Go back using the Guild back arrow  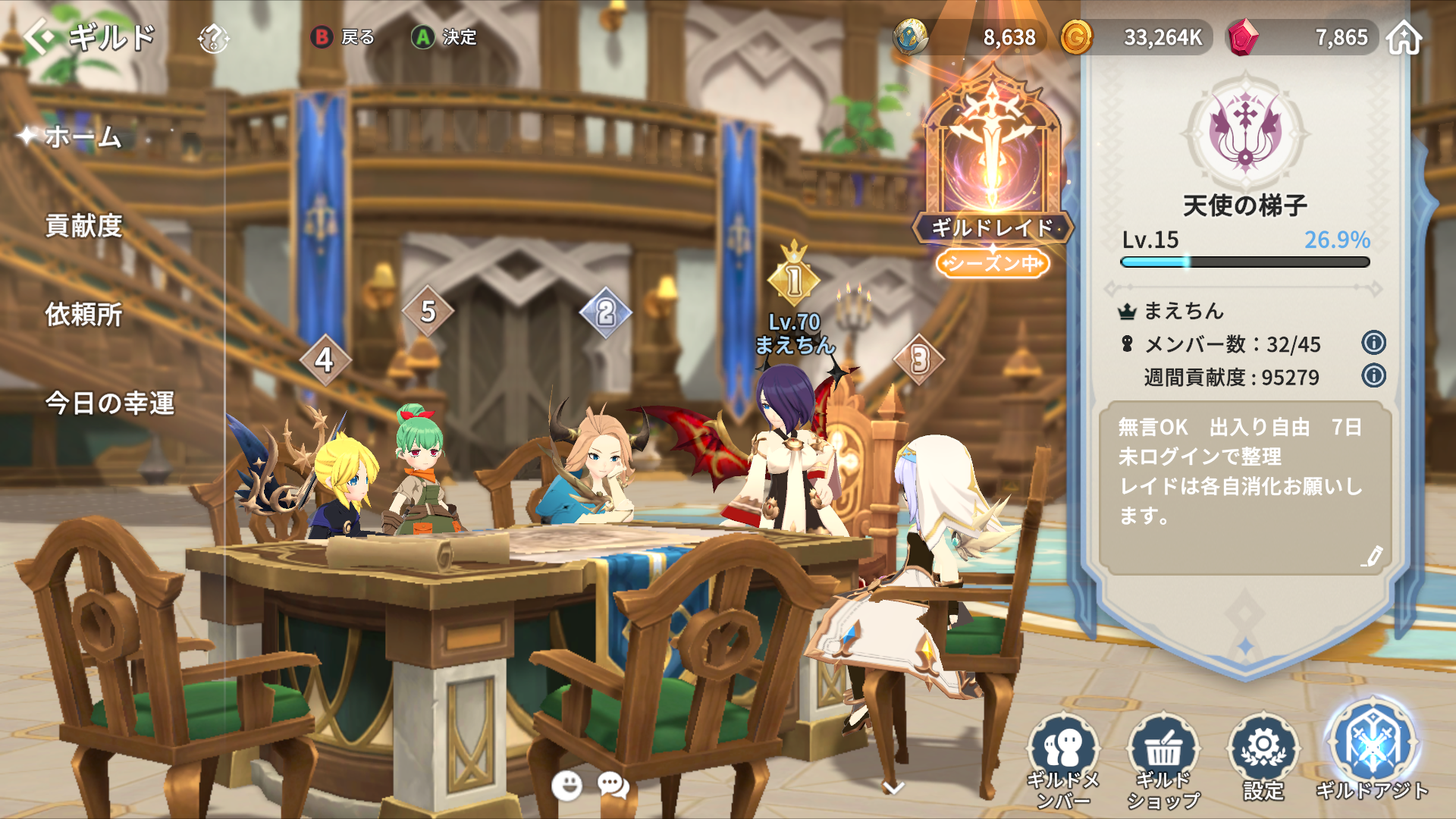pyautogui.click(x=39, y=36)
